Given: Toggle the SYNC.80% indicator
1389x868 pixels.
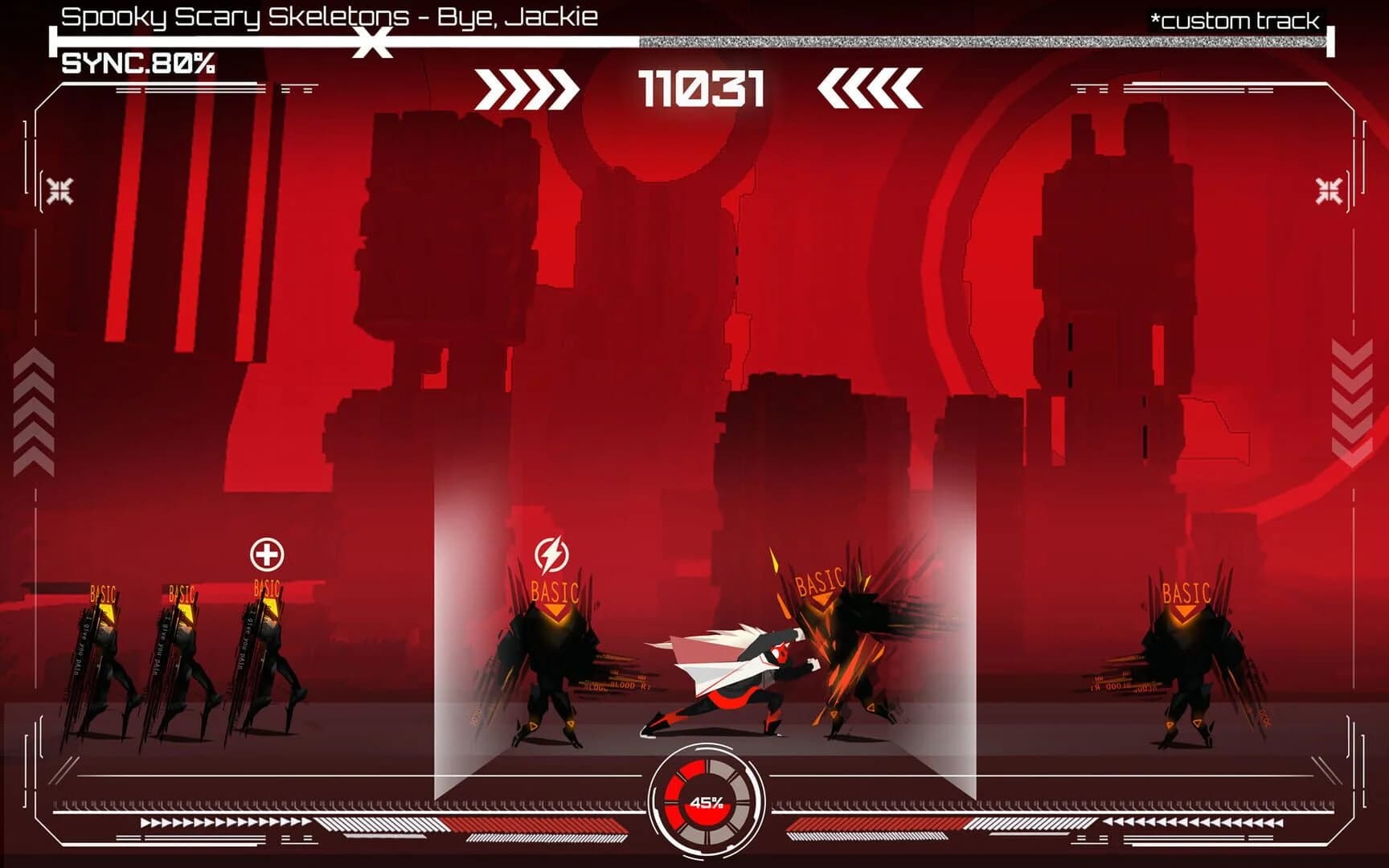Looking at the screenshot, I should point(137,63).
